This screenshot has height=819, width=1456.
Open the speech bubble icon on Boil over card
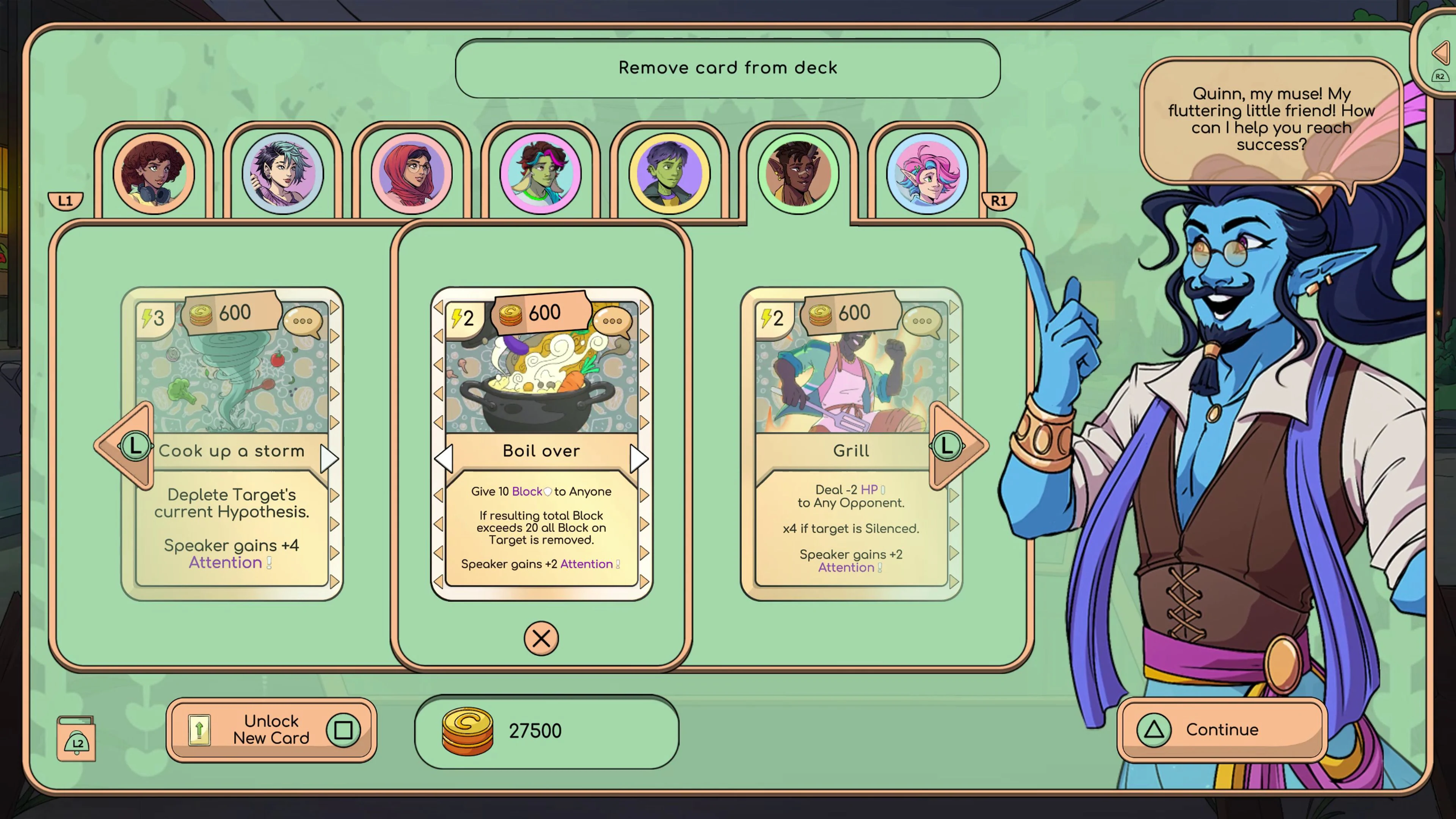tap(612, 321)
